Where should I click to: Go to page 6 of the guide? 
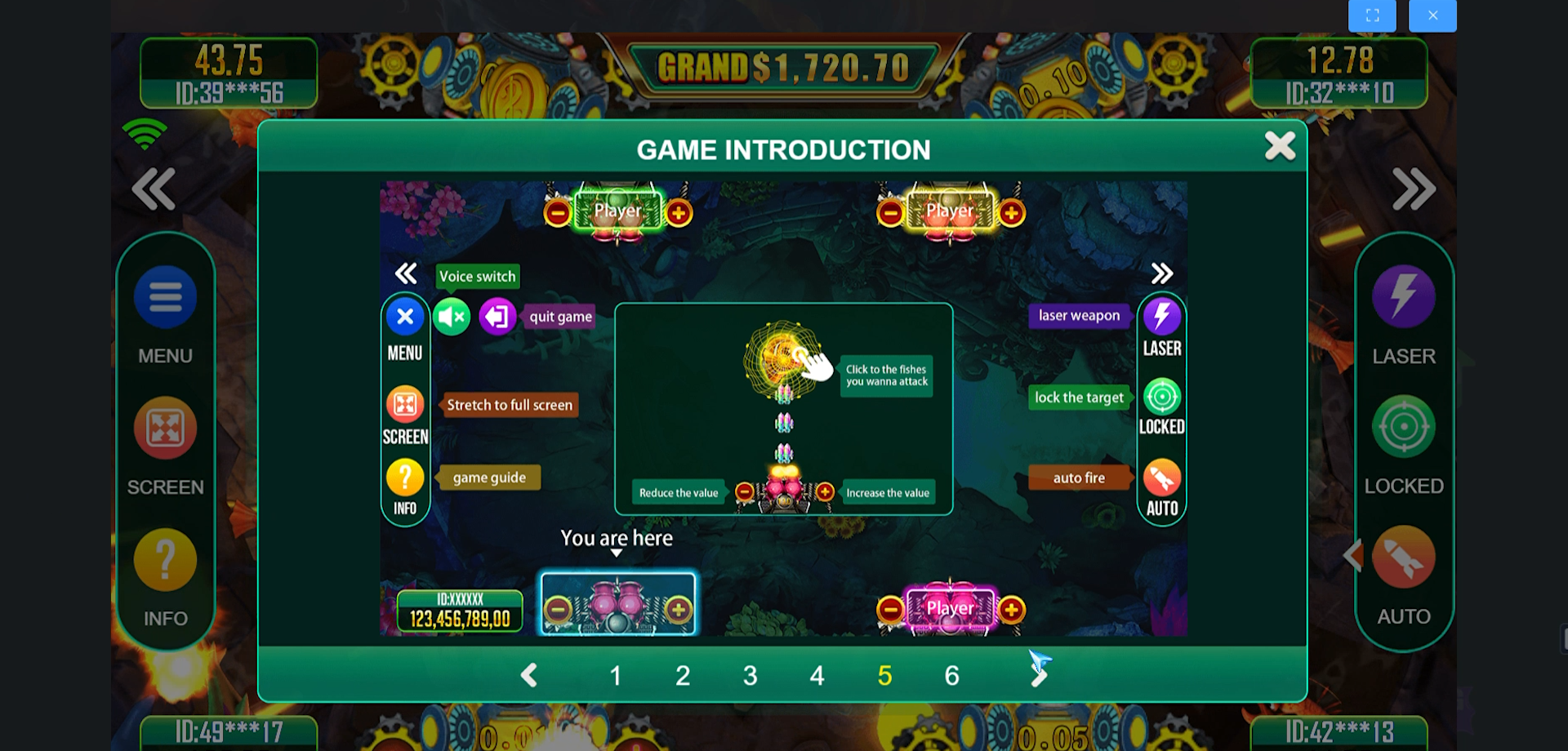click(x=951, y=675)
